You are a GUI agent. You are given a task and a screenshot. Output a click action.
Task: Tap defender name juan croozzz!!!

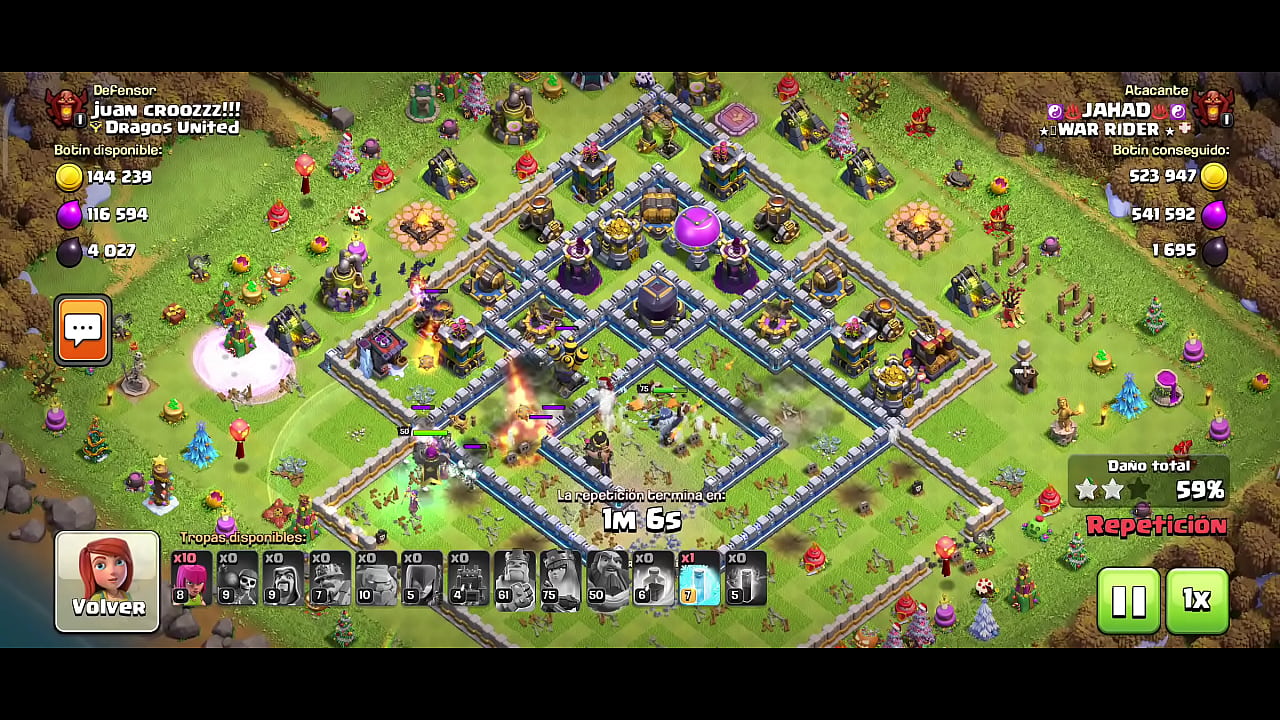(x=166, y=109)
